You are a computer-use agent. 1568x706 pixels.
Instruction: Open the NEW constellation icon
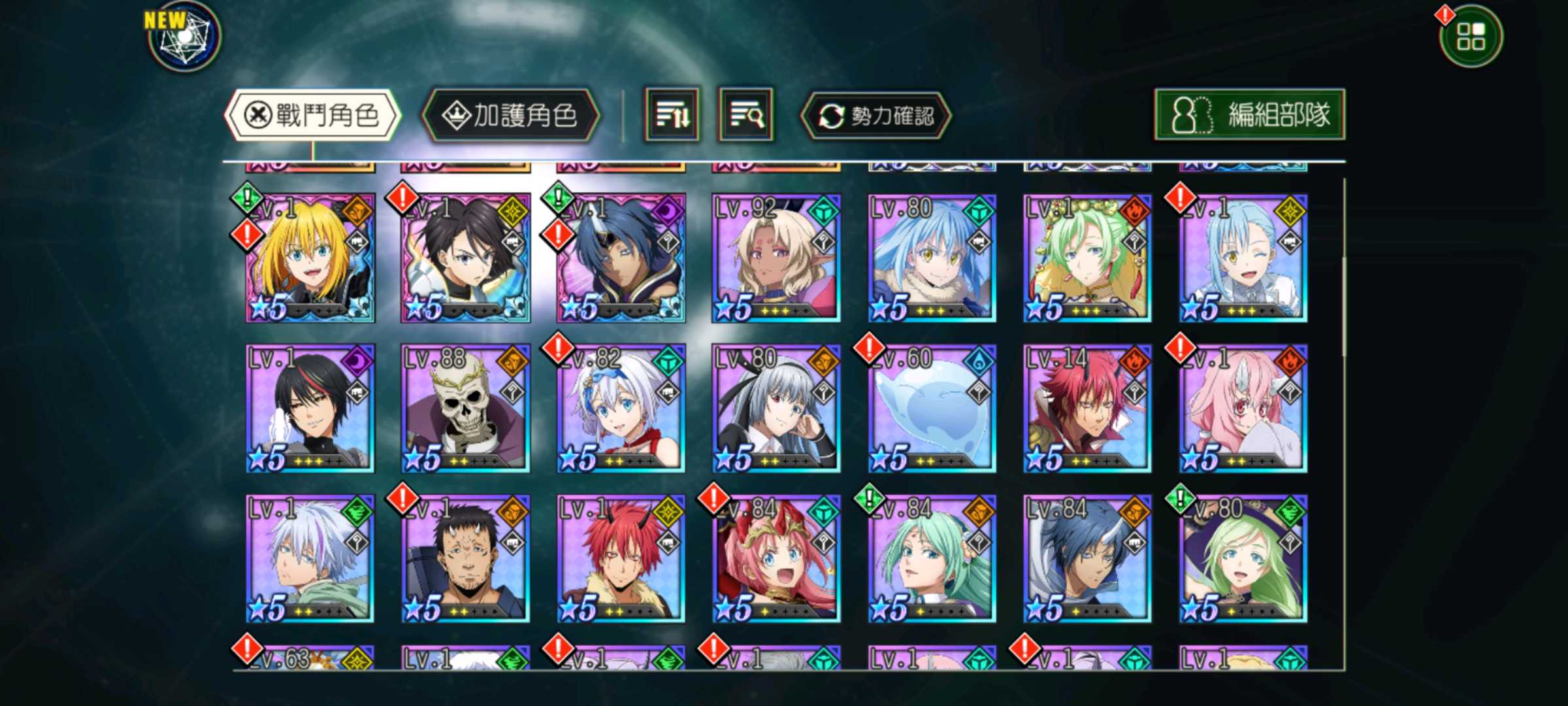pyautogui.click(x=184, y=37)
